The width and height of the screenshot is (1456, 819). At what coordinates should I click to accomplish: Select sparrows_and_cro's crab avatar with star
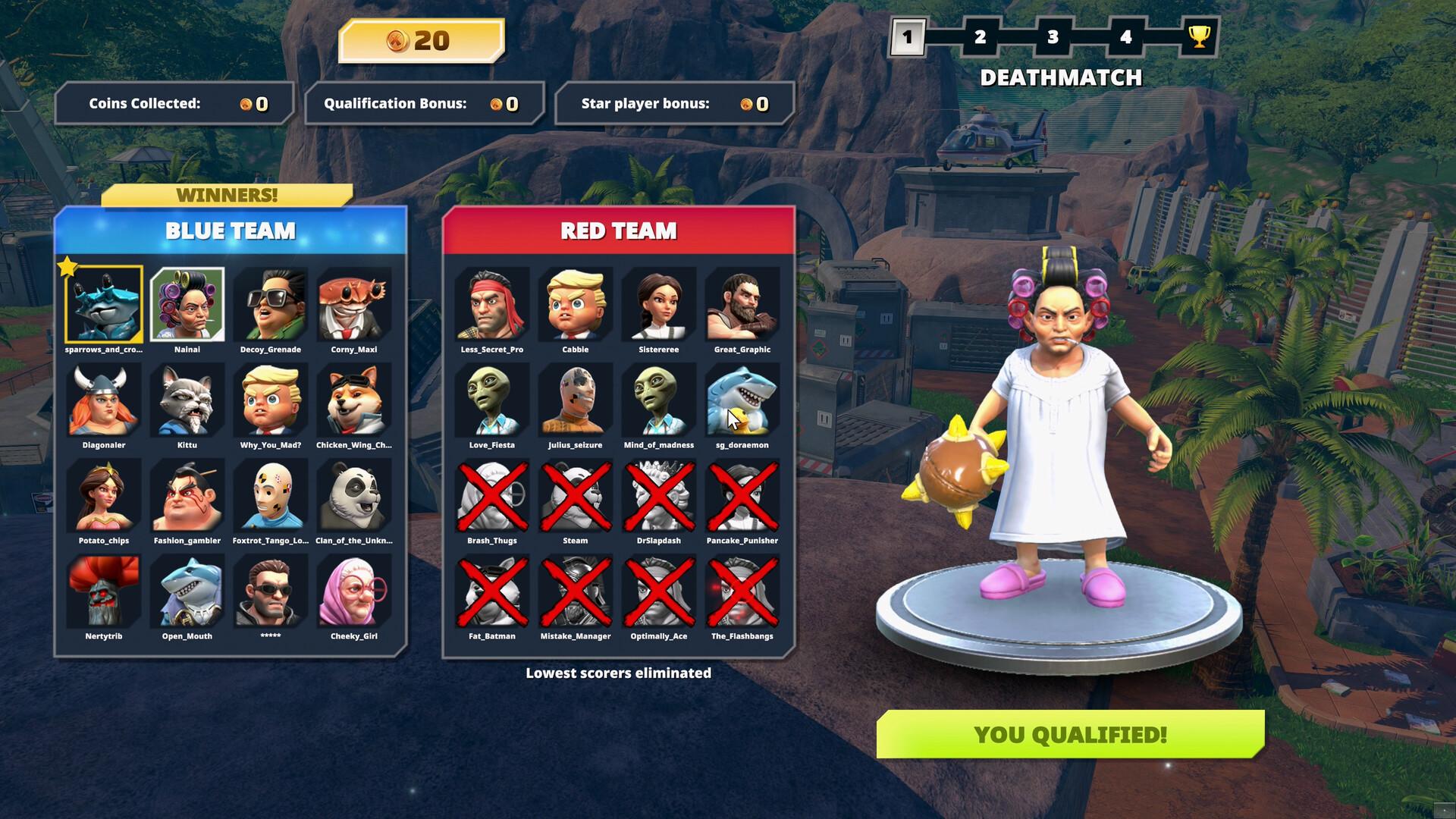click(x=104, y=304)
